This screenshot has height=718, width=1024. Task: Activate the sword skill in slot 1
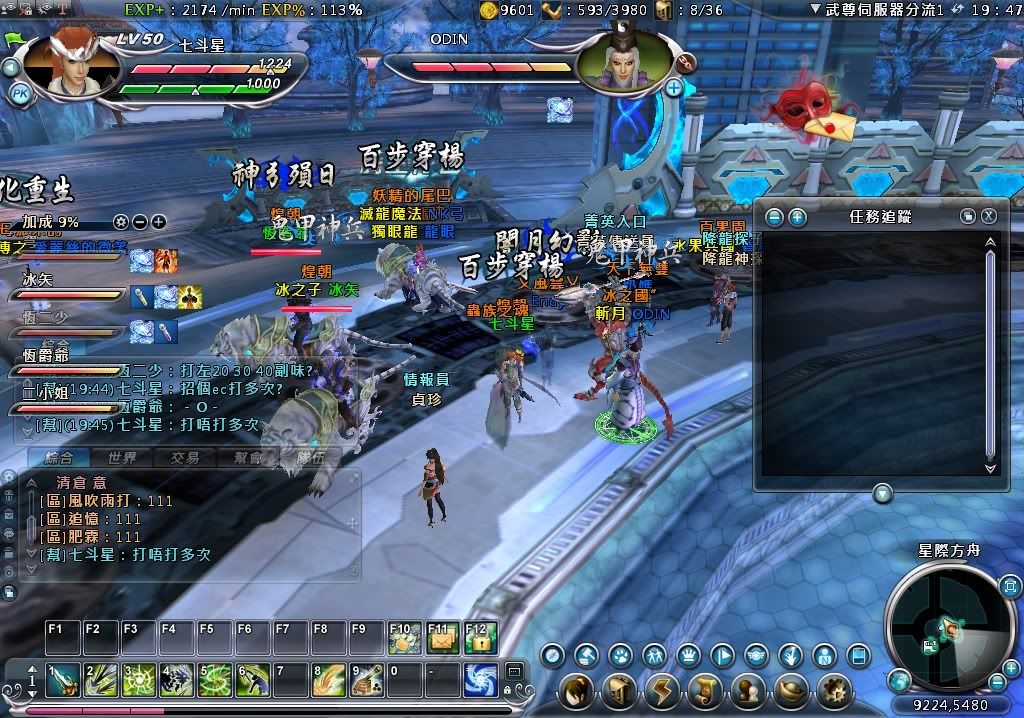(62, 680)
